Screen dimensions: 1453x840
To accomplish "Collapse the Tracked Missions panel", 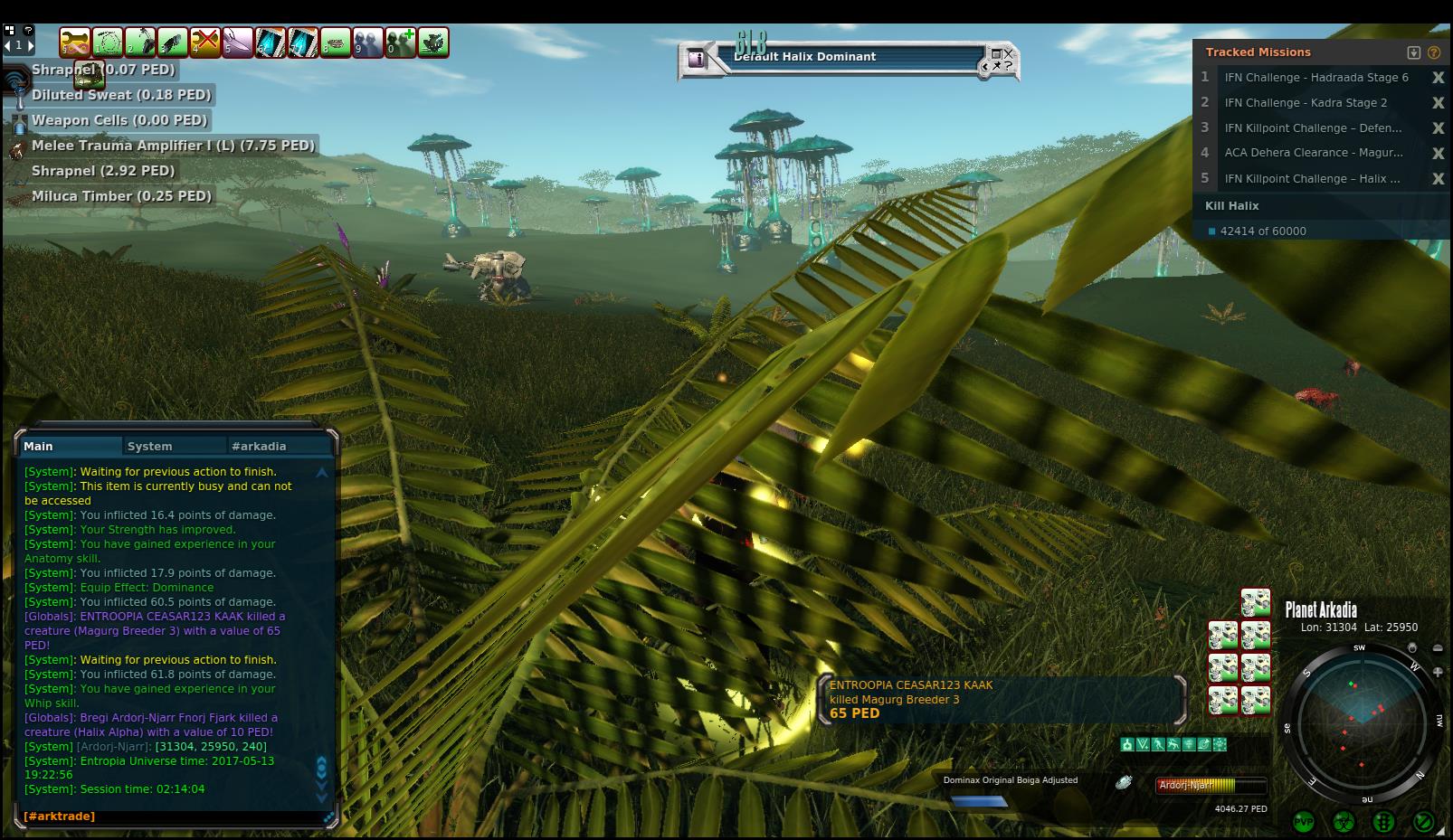I will tap(1414, 52).
